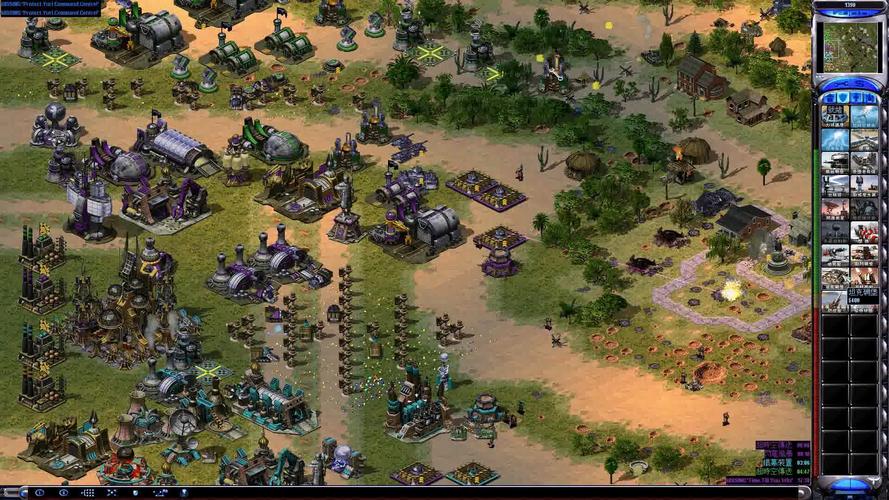Screen dimensions: 889x500
Task: Click the X-shaped scatter command button
Action: (x=112, y=493)
